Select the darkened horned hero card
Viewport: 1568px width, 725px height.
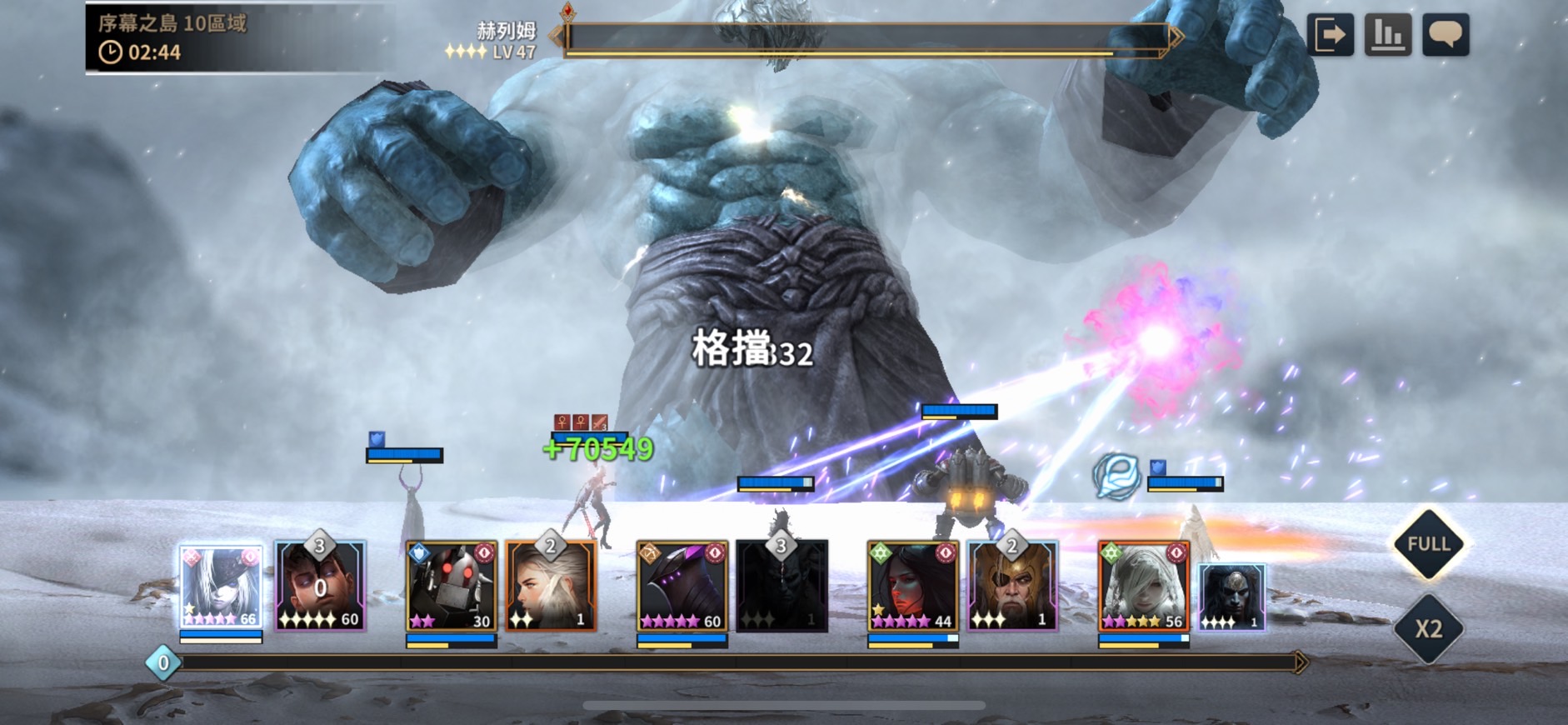782,587
